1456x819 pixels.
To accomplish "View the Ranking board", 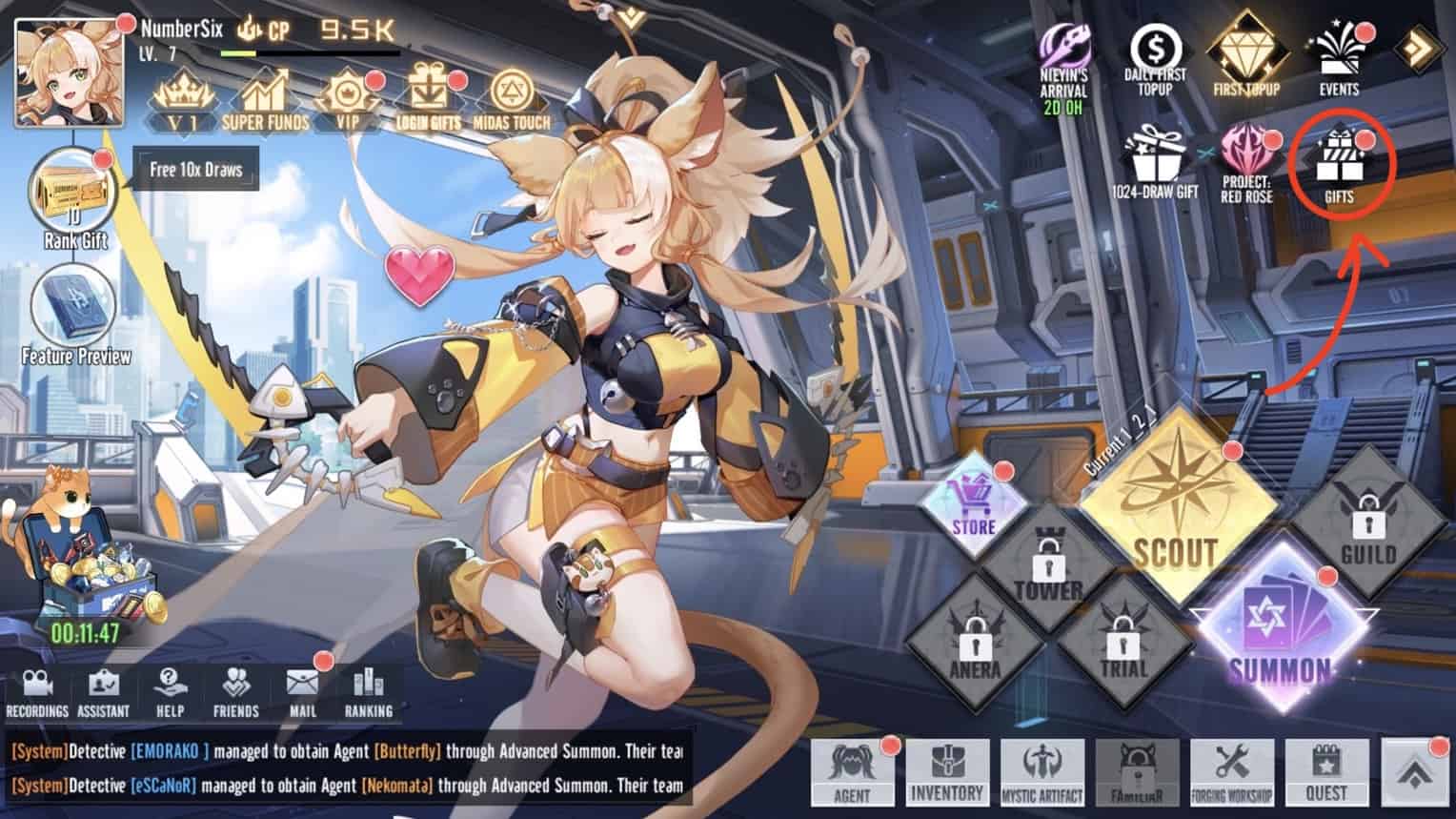I will 368,691.
